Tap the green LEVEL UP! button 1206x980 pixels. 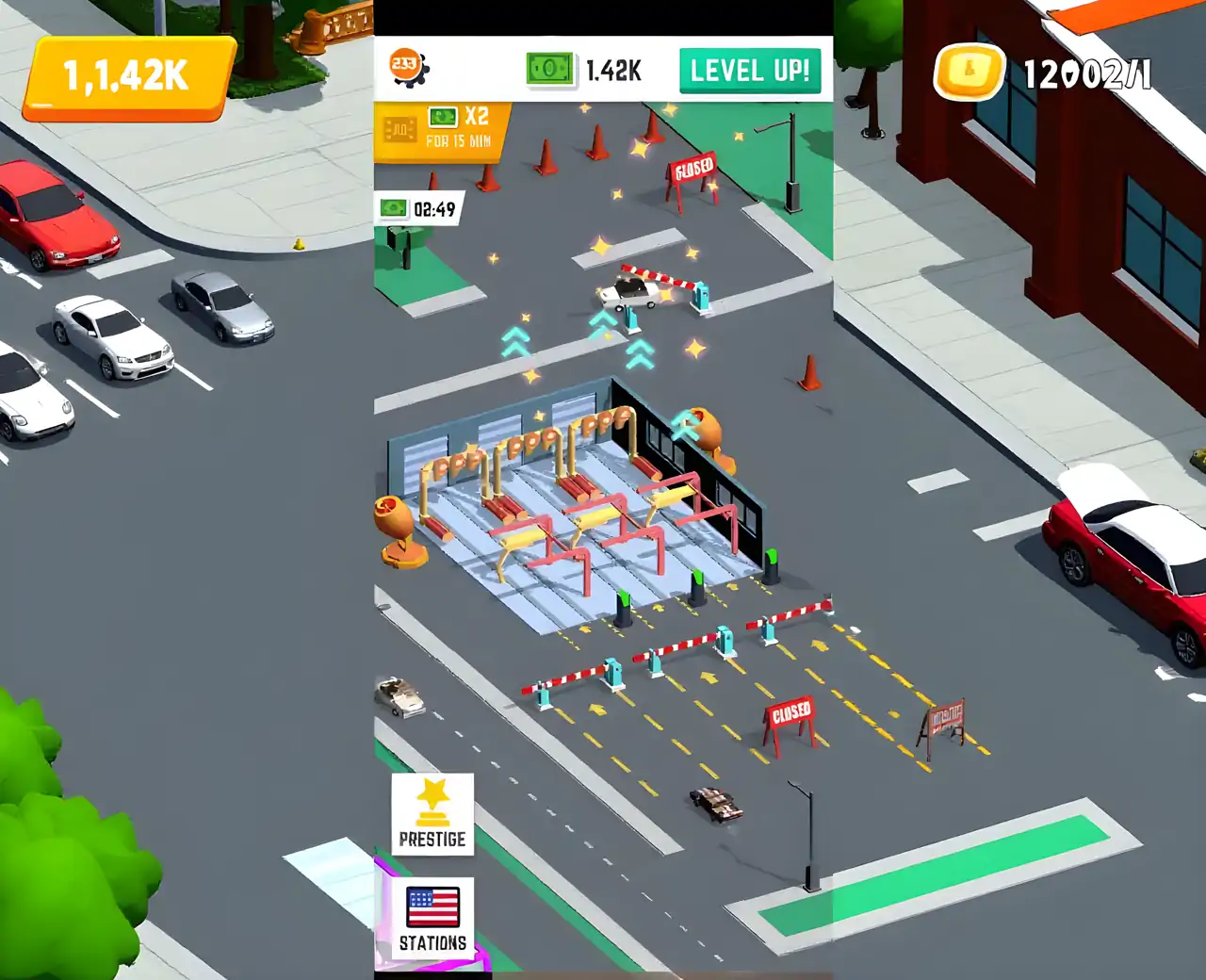[750, 71]
